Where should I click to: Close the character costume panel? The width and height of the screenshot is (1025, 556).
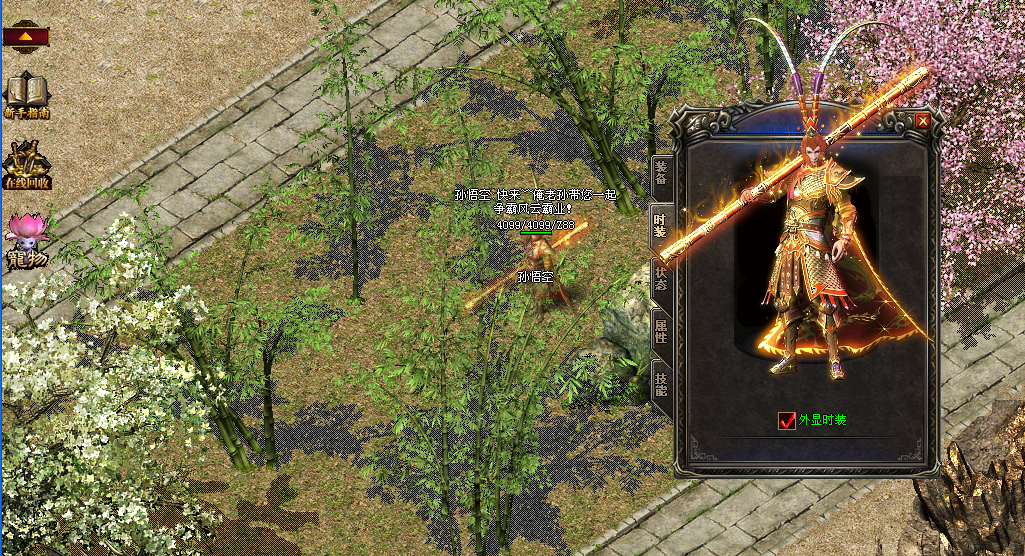coord(922,120)
